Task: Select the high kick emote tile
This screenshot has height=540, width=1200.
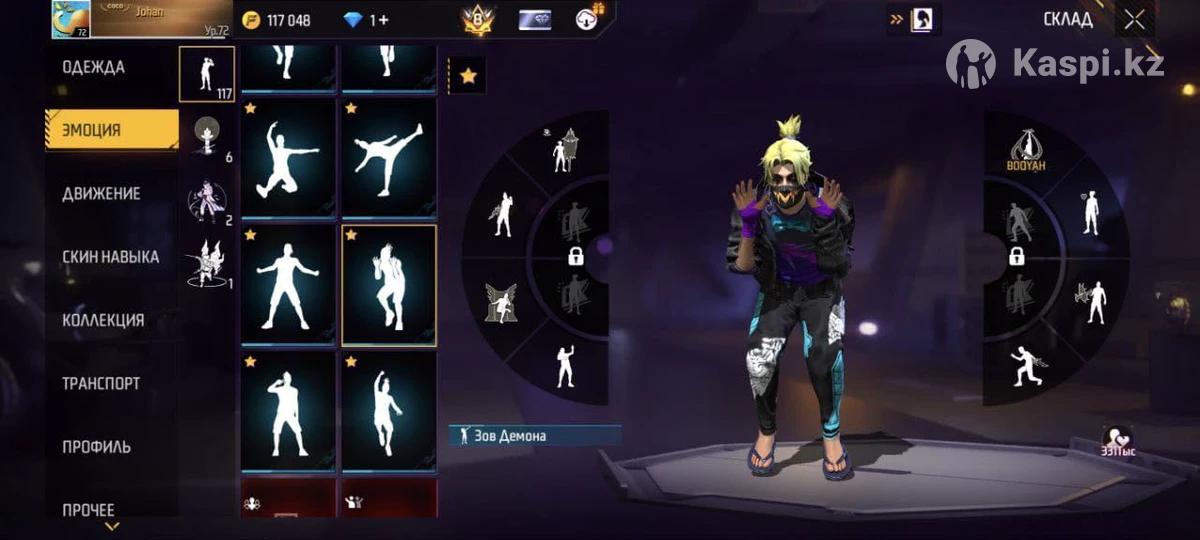Action: [x=389, y=157]
